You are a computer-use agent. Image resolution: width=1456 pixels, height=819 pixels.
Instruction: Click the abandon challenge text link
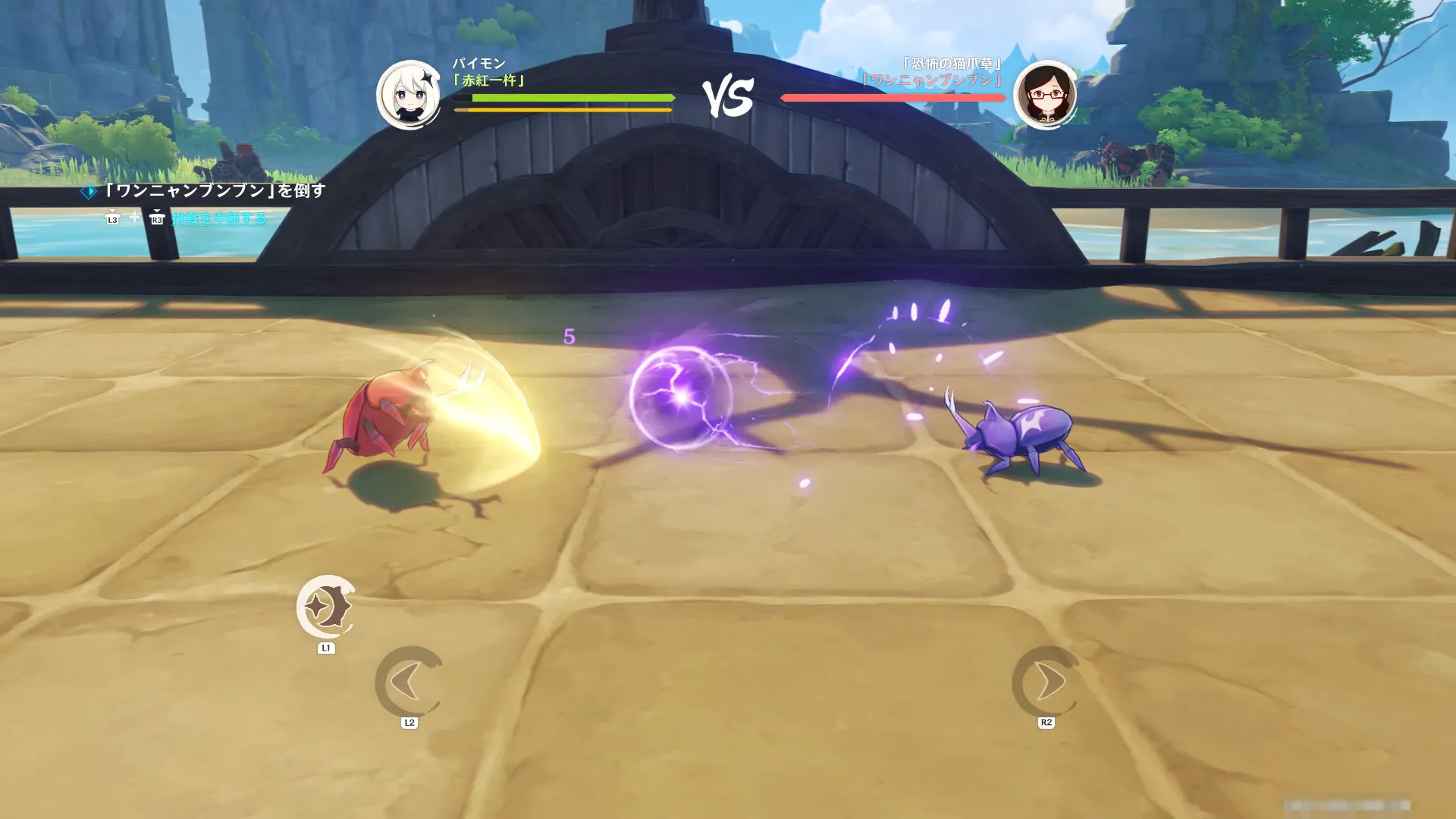click(x=219, y=218)
